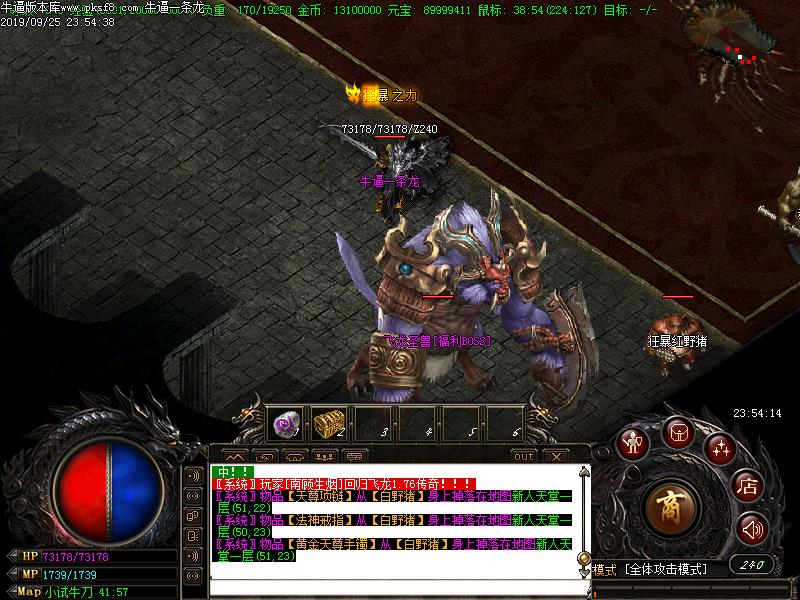This screenshot has height=600, width=800.
Task: Open the character equipment panel icon
Action: [632, 441]
